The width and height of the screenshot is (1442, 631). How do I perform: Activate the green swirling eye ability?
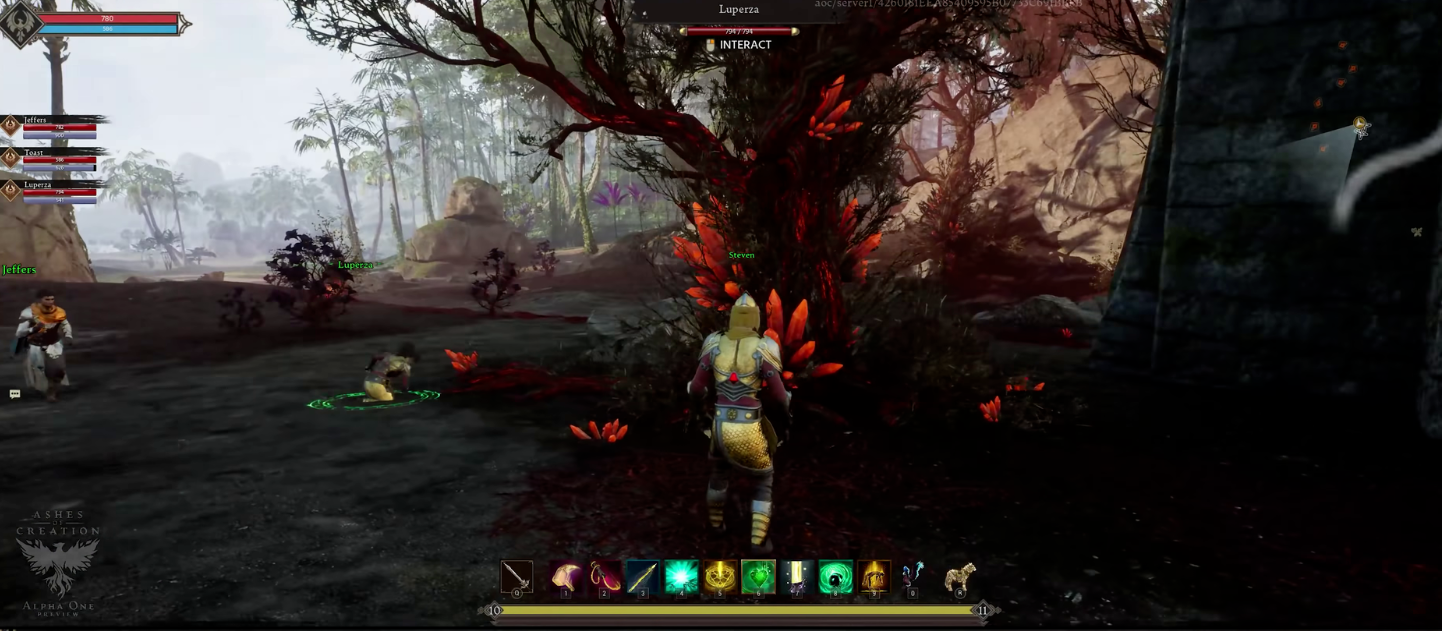(835, 577)
